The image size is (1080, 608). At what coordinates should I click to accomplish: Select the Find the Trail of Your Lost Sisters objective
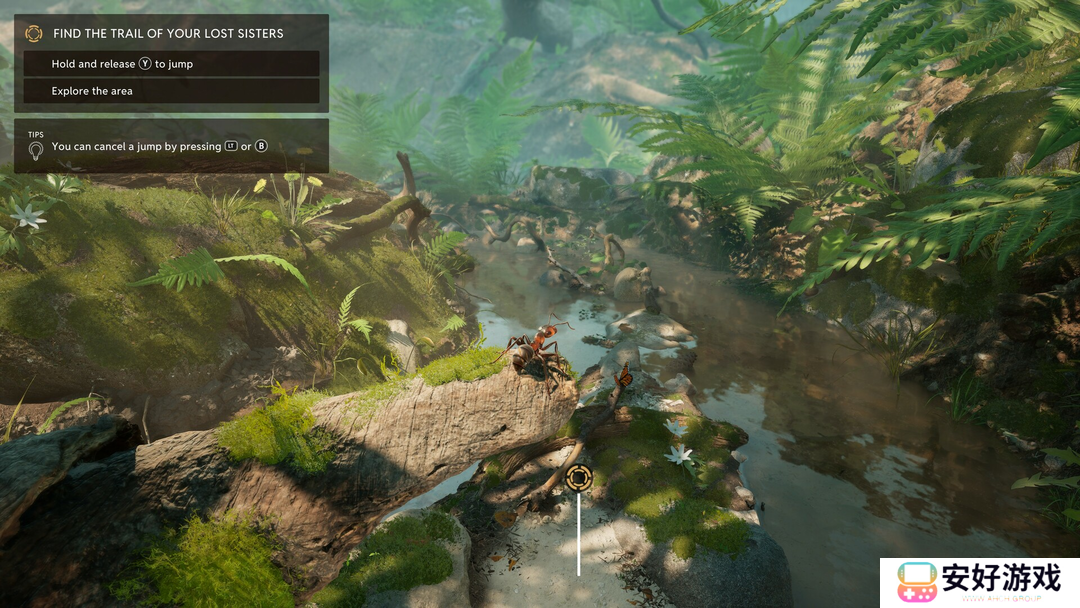pyautogui.click(x=168, y=33)
